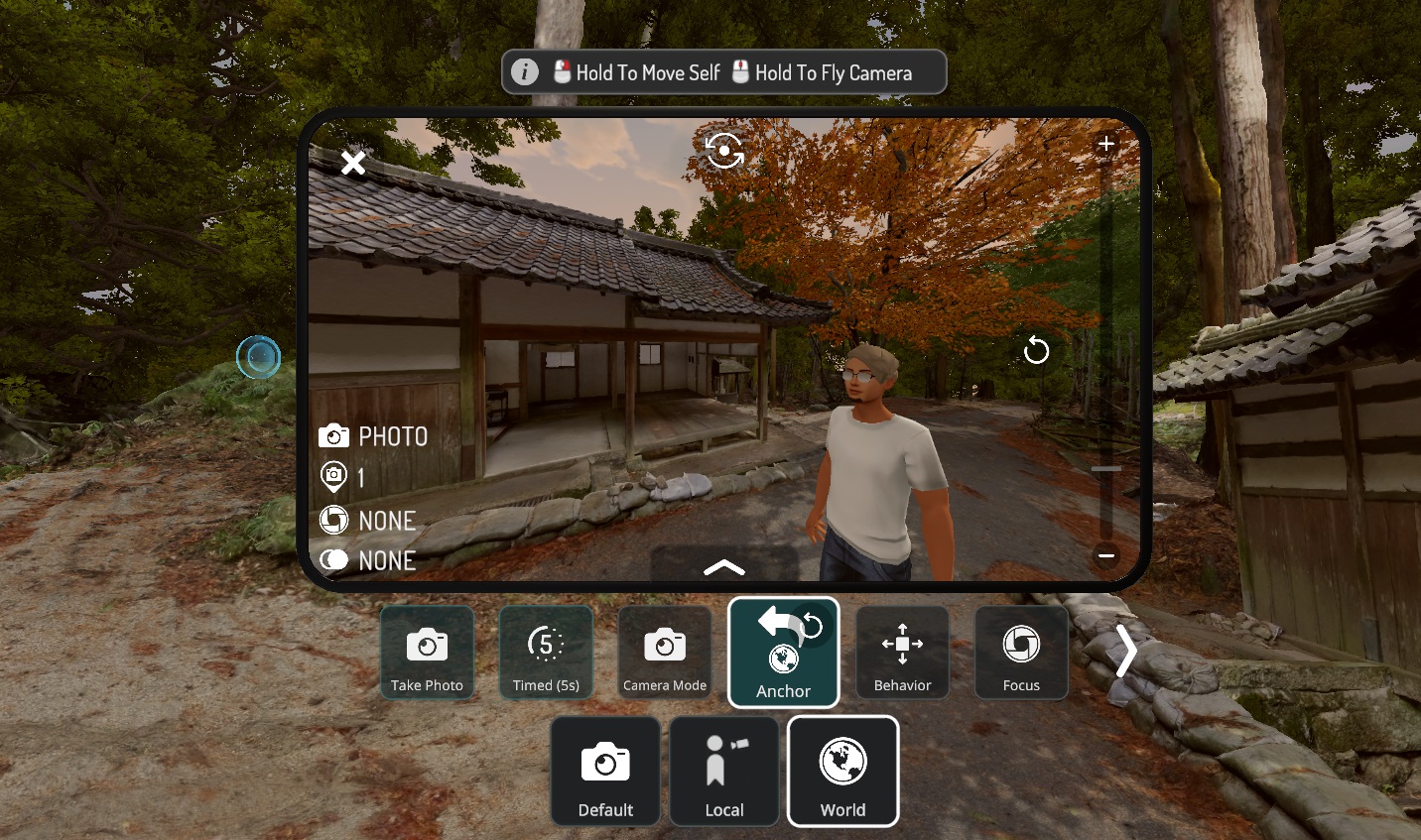Set the camera anchor to World
The width and height of the screenshot is (1421, 840).
pyautogui.click(x=843, y=772)
